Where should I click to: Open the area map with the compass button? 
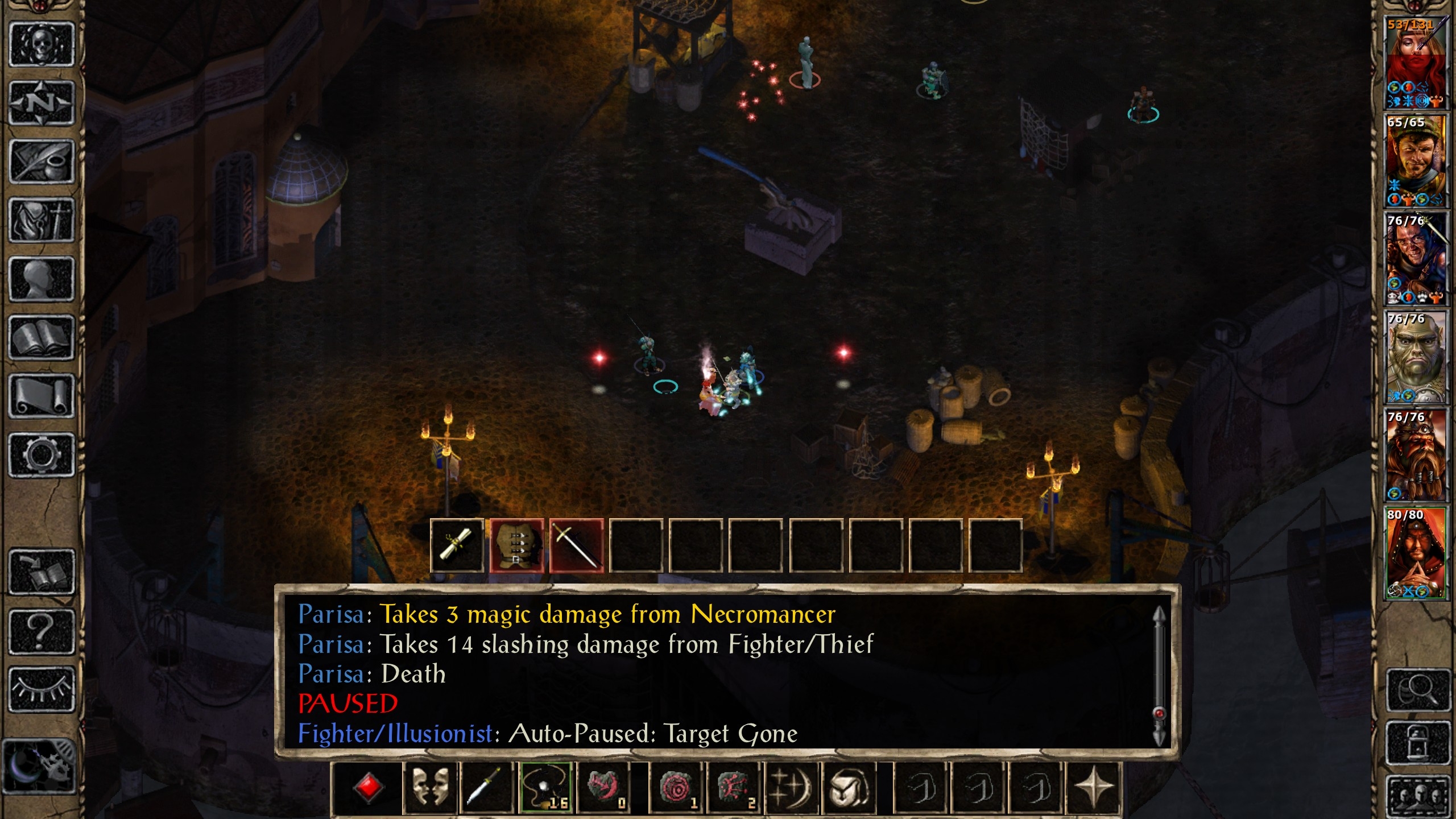pos(41,103)
